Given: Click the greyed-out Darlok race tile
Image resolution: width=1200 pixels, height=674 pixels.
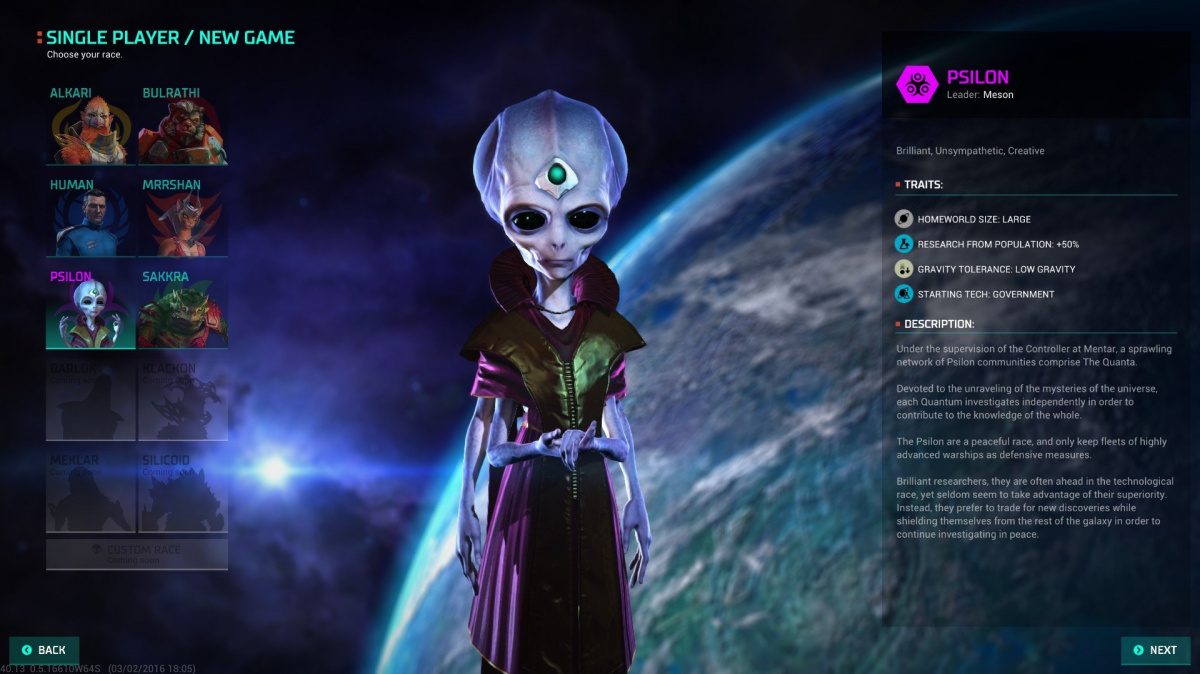Looking at the screenshot, I should point(91,400).
